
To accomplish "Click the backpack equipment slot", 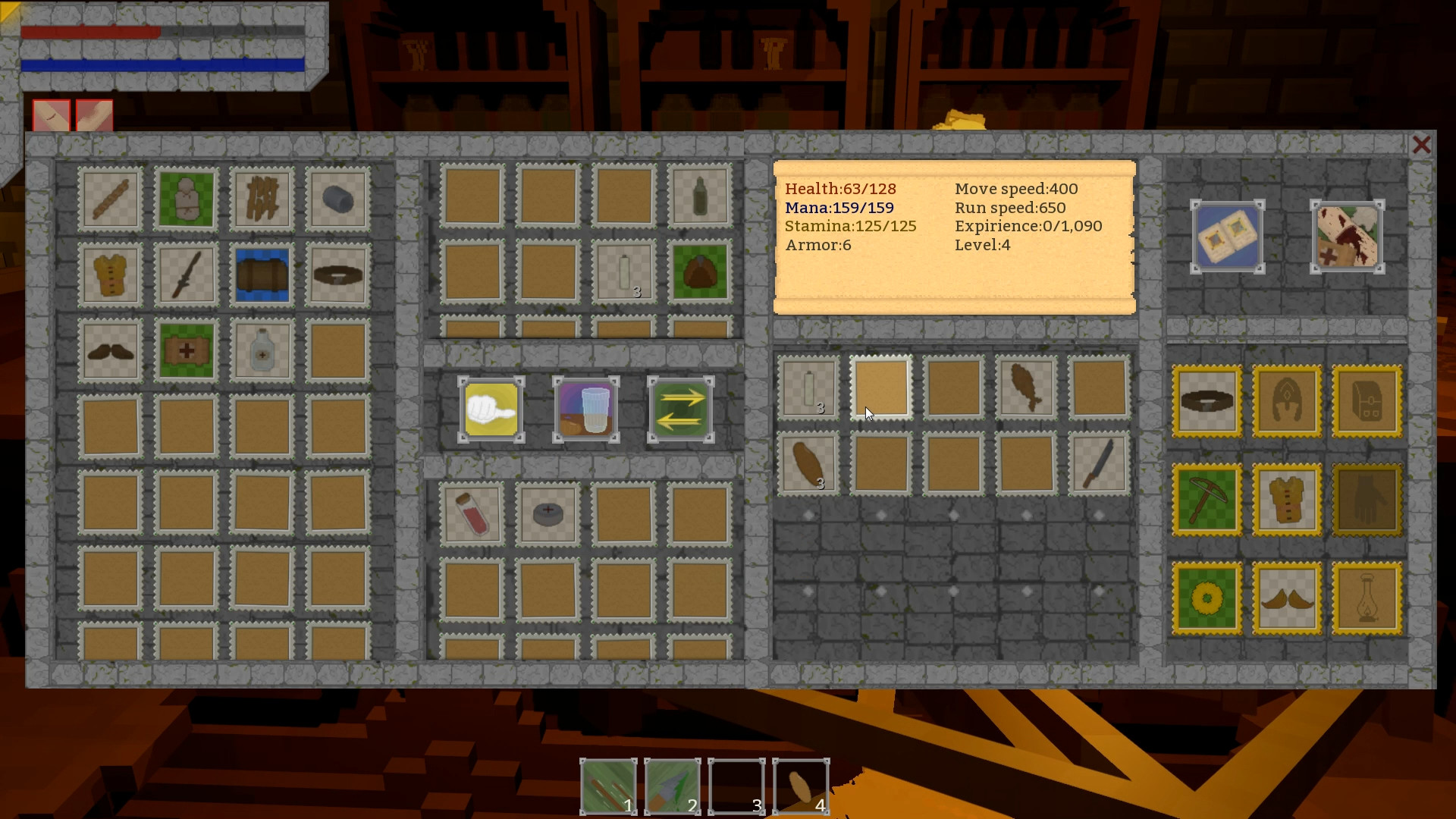I will tap(1366, 400).
